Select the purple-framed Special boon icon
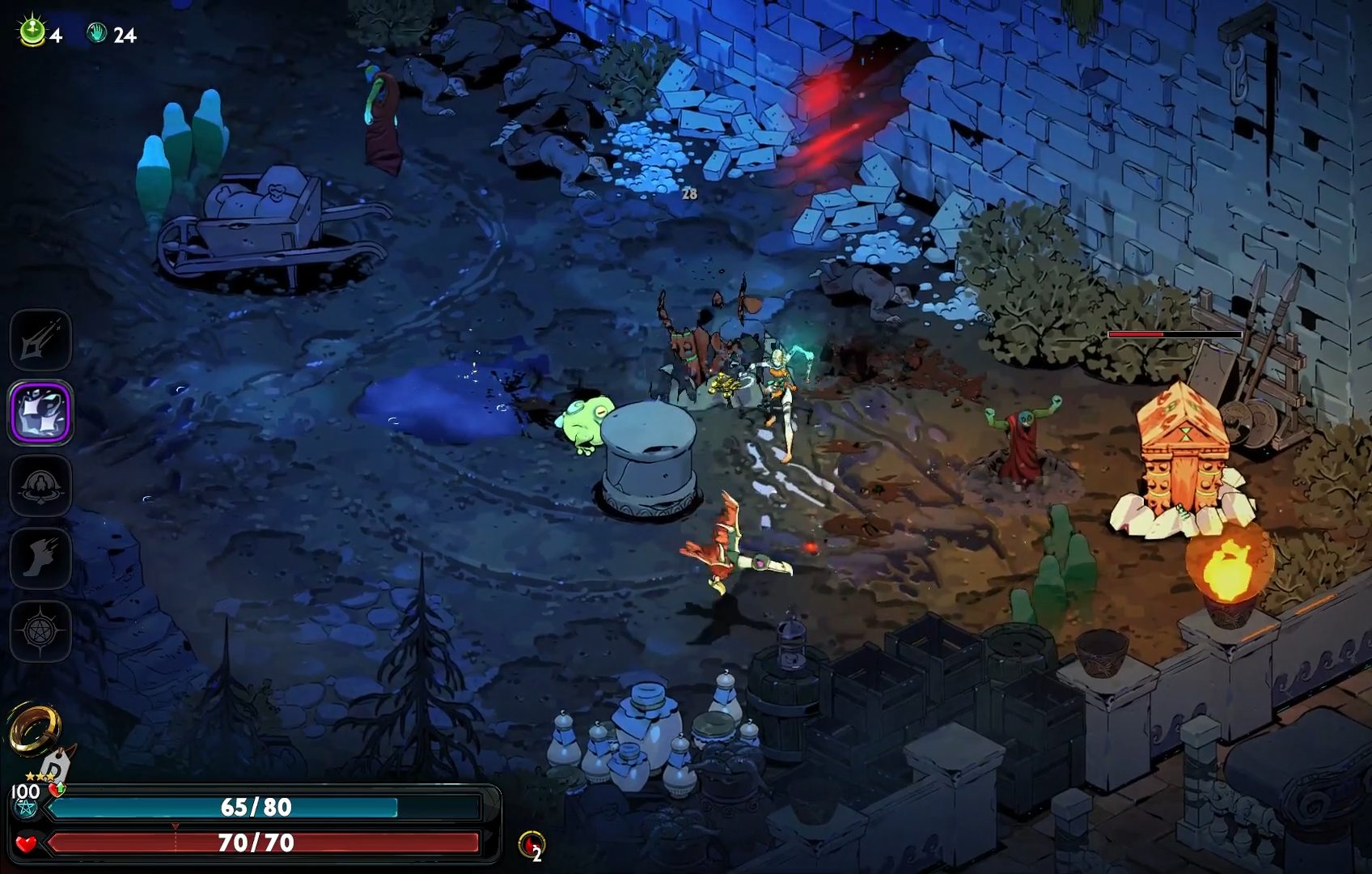1372x874 pixels. pyautogui.click(x=40, y=413)
